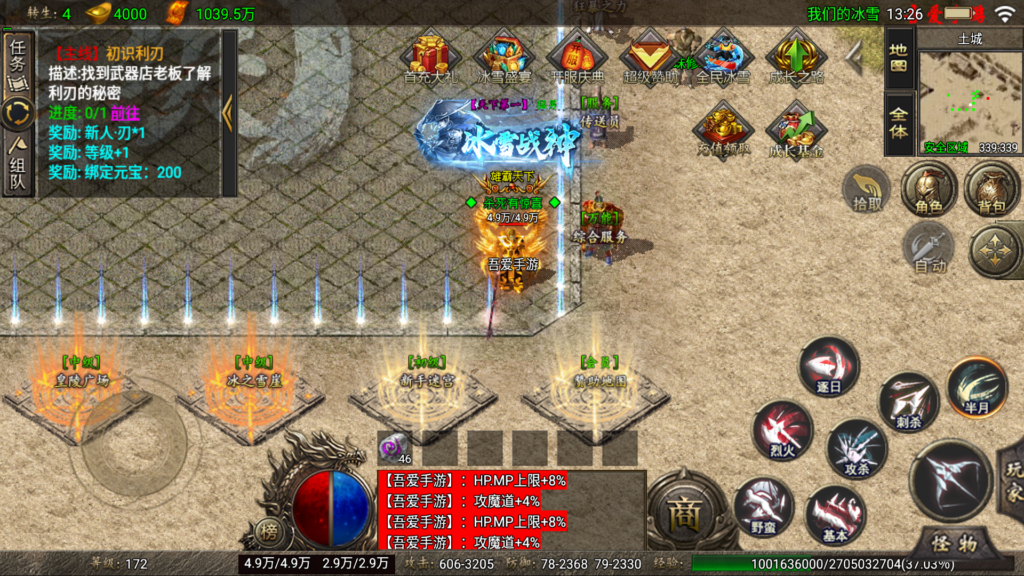Toggle 自动 auto-combat

(x=929, y=248)
